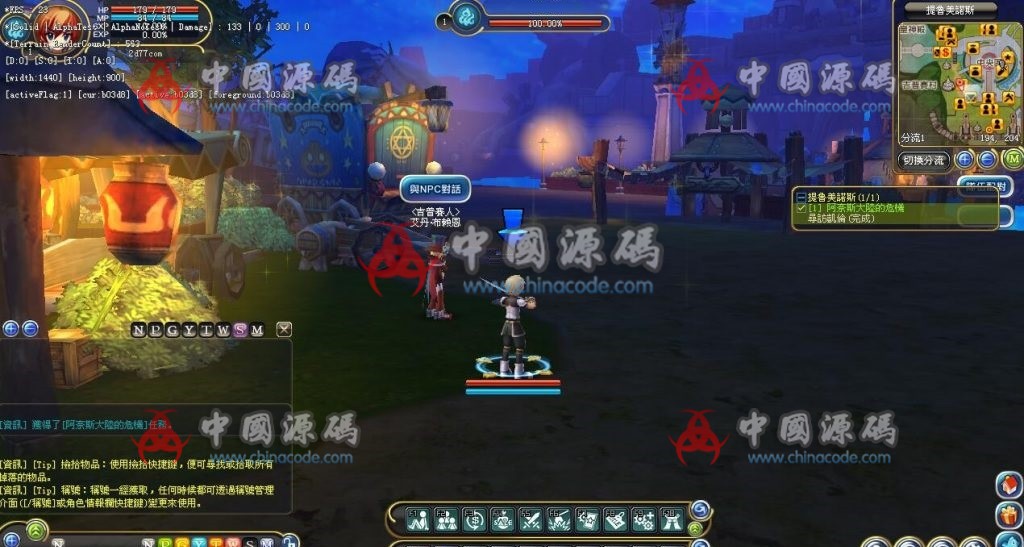This screenshot has height=547, width=1024.
Task: Collapse the 提魯美諾斯 quest tracker group
Action: coord(800,197)
